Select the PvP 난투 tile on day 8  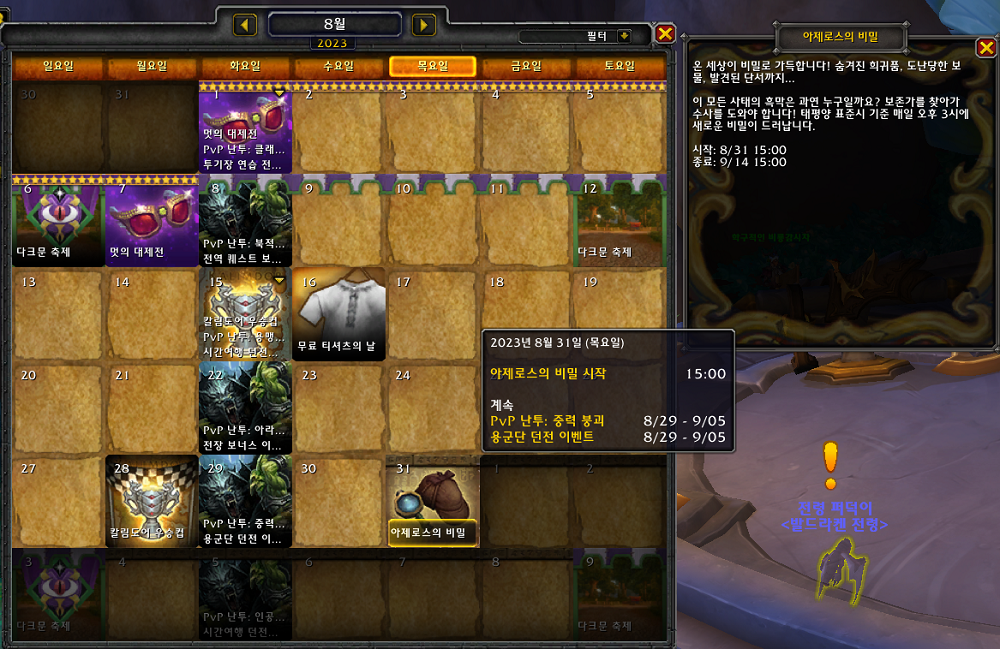pyautogui.click(x=245, y=222)
